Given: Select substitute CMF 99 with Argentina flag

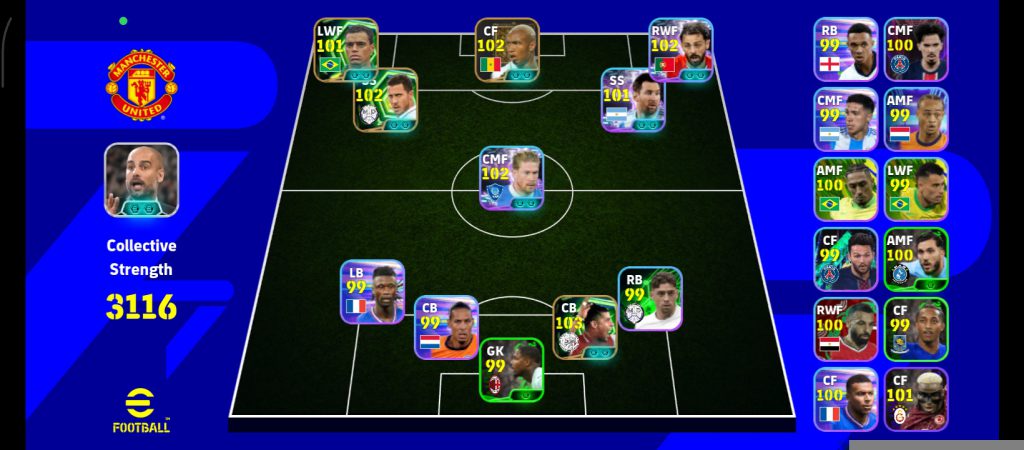Looking at the screenshot, I should pos(845,119).
